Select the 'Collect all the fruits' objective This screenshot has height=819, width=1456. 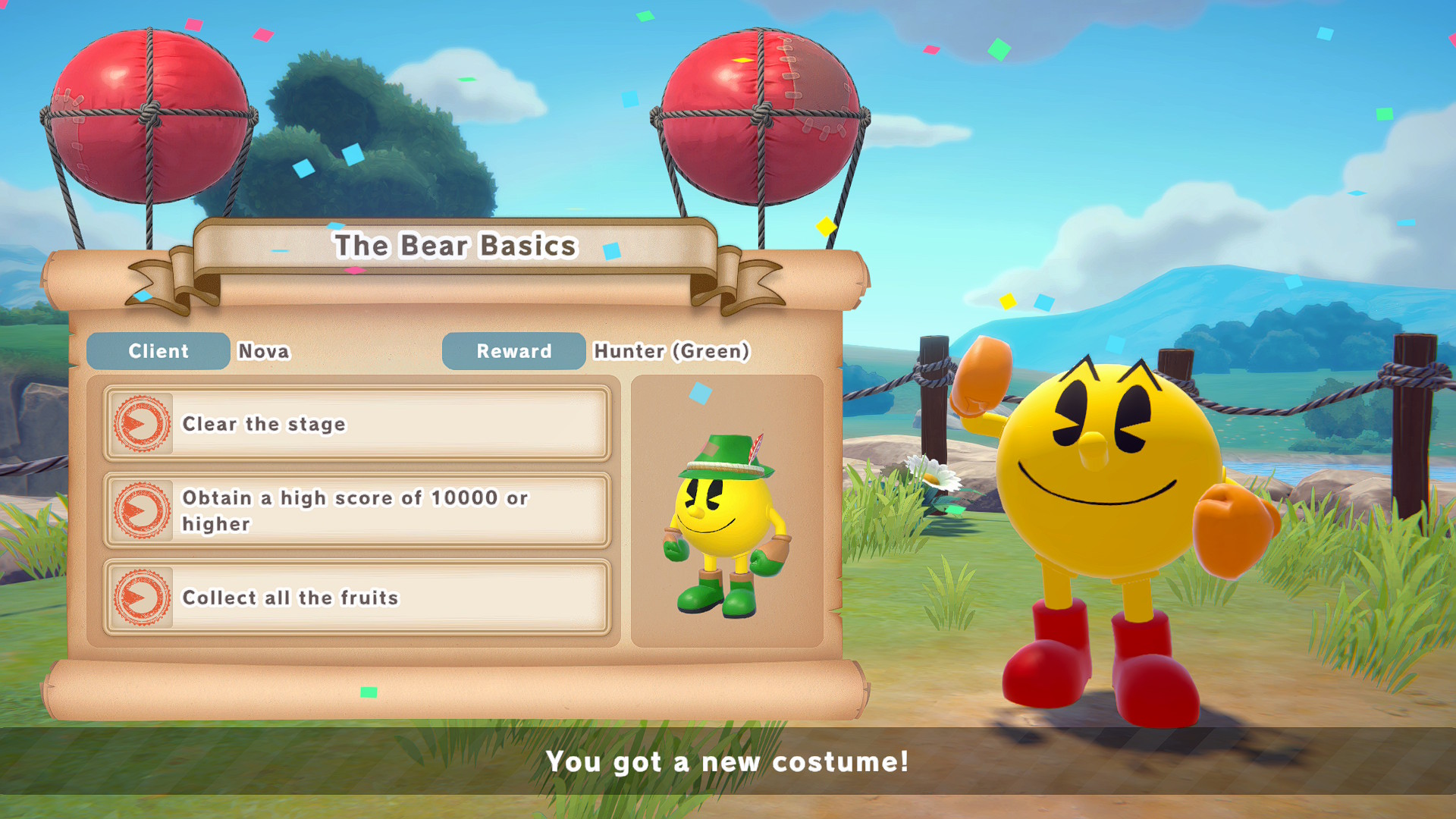(356, 598)
